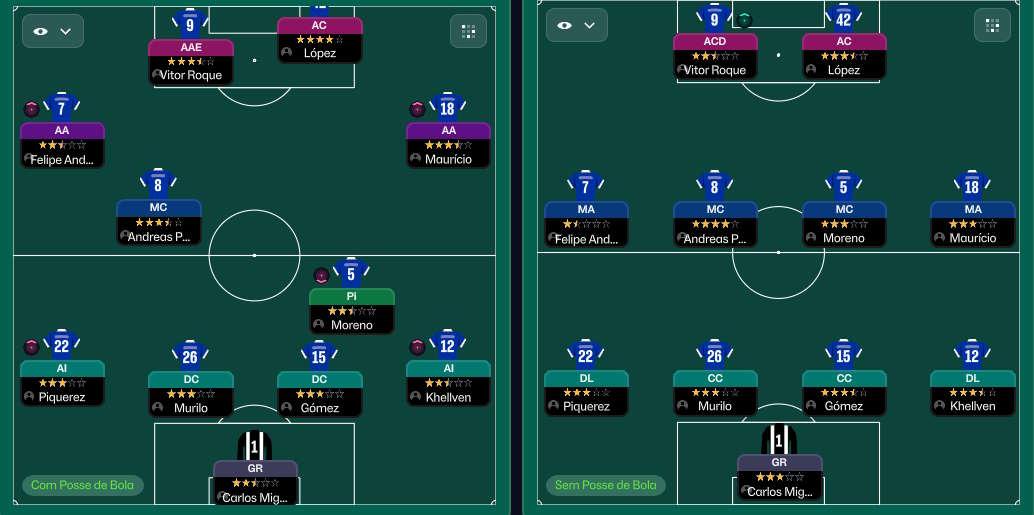Select Khellven's AI position card

pyautogui.click(x=448, y=382)
